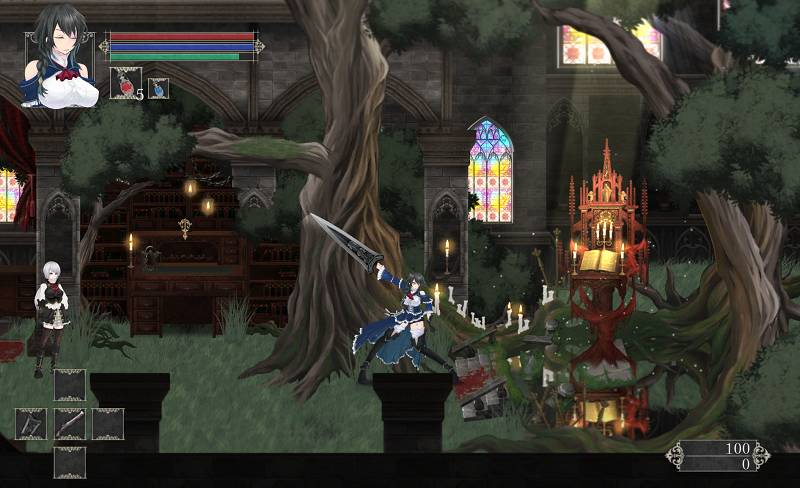
Task: Use the small blue potion slot
Action: [158, 88]
